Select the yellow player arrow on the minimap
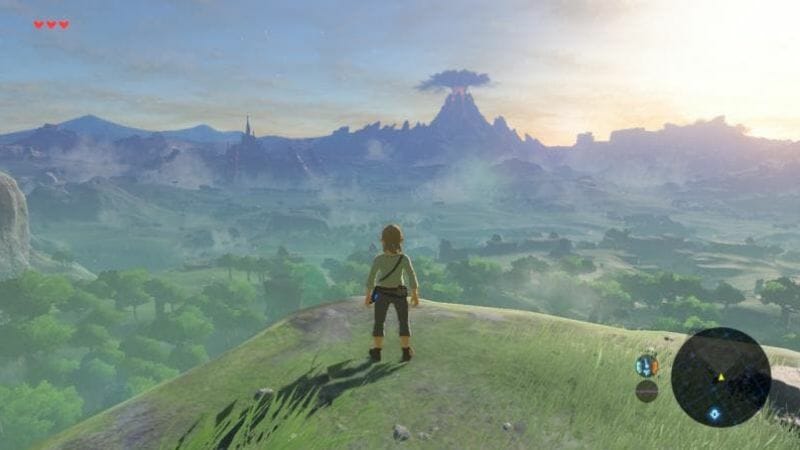Image resolution: width=800 pixels, height=450 pixels. (x=720, y=377)
